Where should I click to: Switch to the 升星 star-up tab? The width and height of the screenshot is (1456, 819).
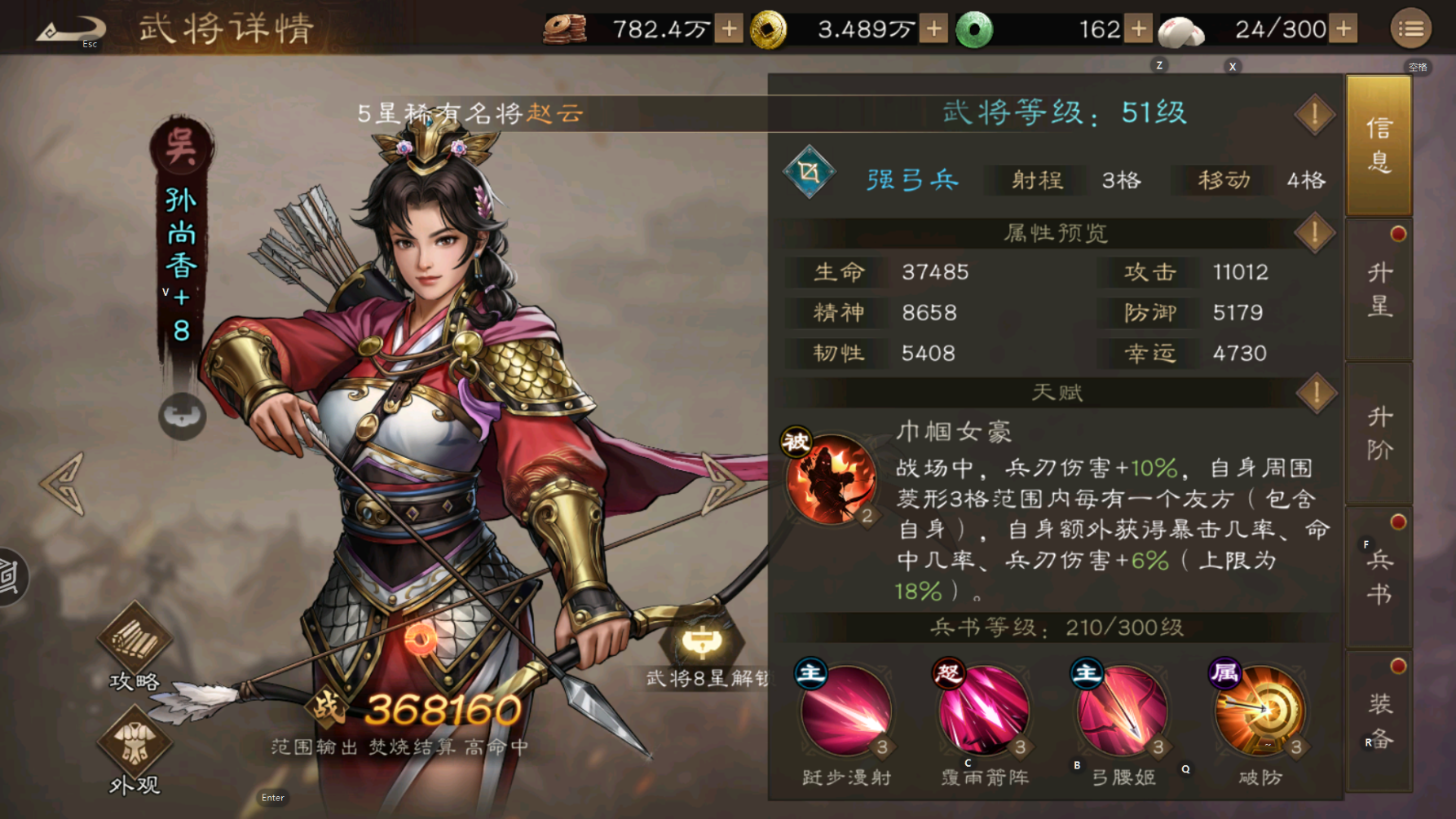pyautogui.click(x=1379, y=289)
